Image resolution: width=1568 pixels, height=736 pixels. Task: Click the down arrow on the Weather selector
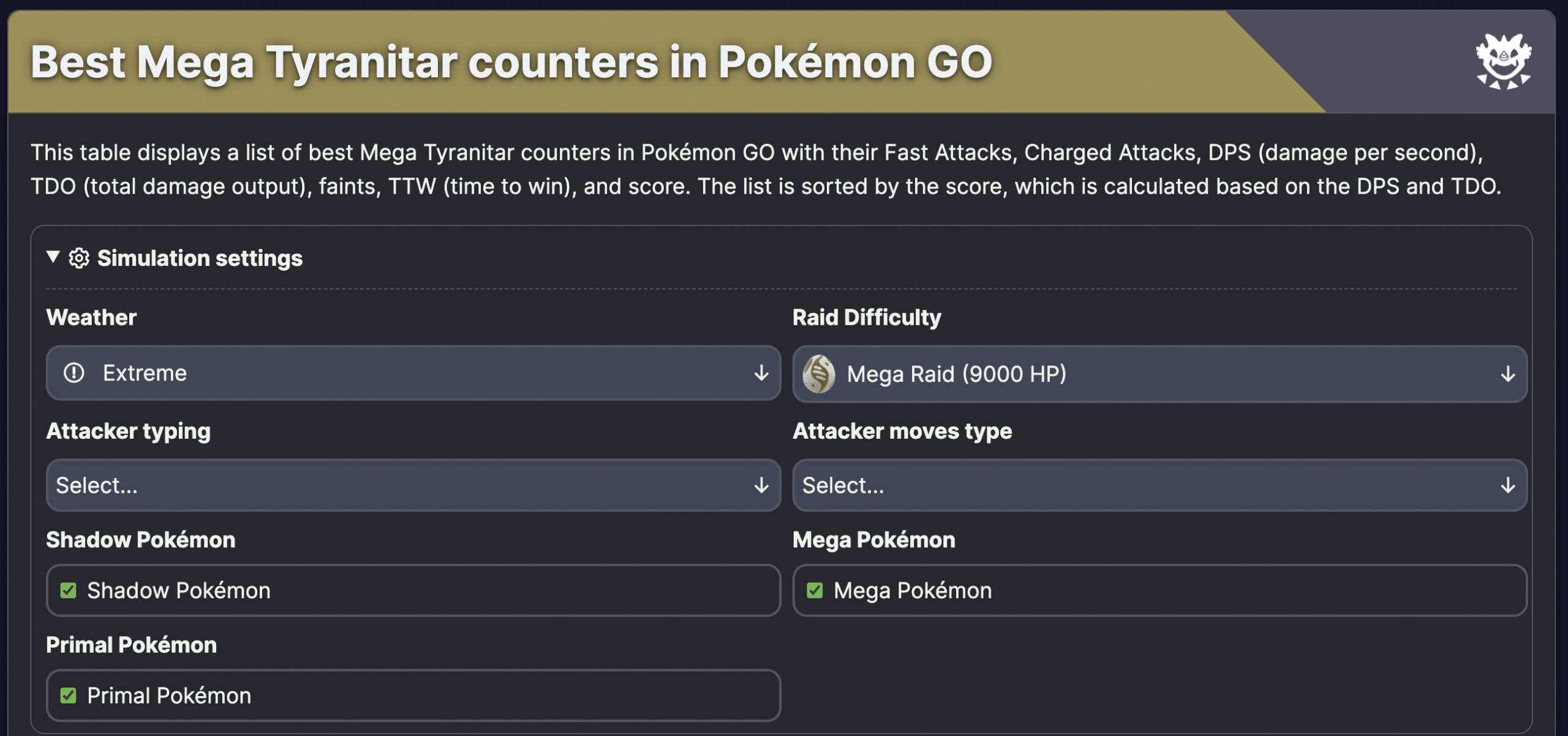[x=761, y=373]
